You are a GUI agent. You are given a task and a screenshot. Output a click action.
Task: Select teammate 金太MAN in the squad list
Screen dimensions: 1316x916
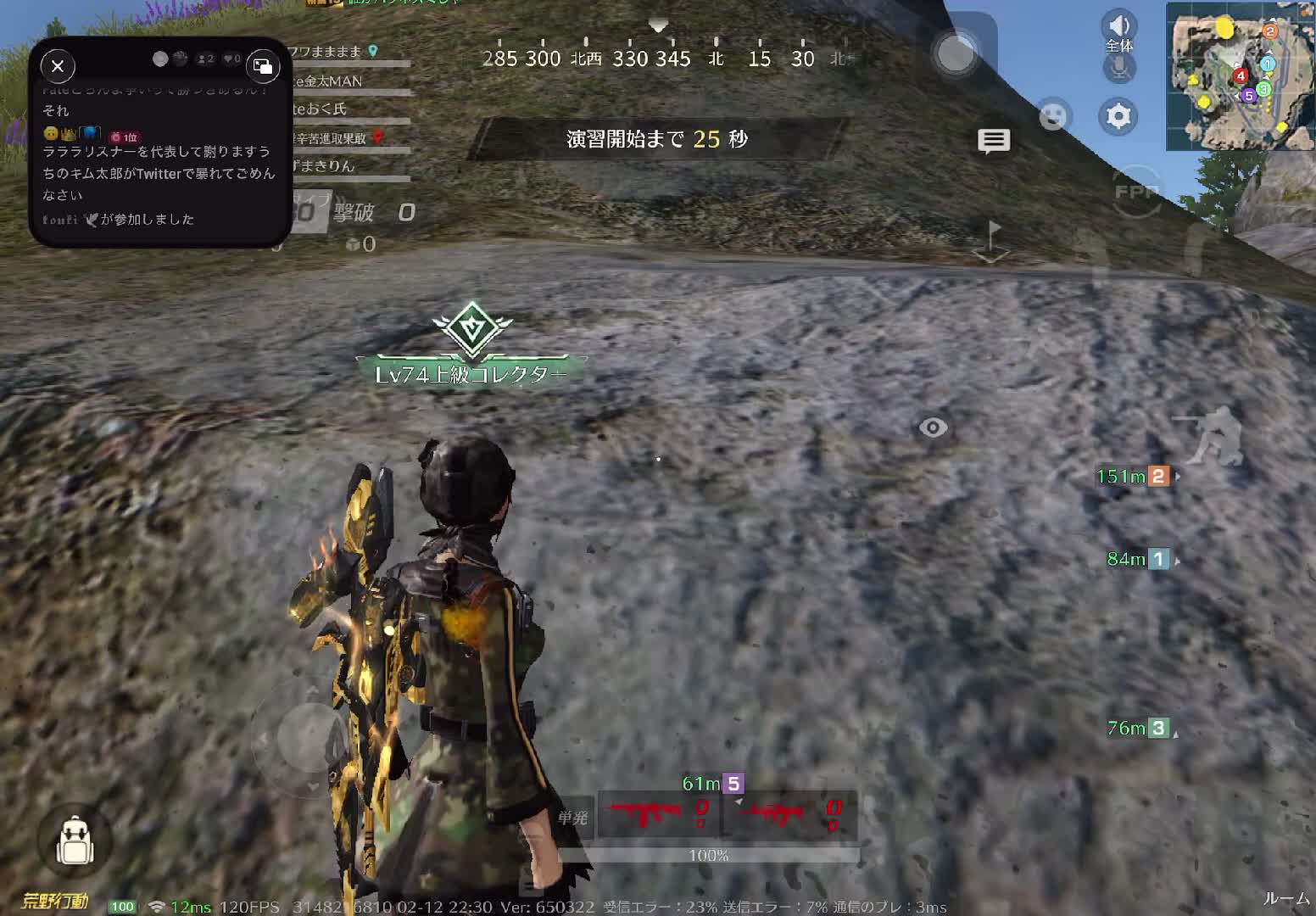(331, 81)
